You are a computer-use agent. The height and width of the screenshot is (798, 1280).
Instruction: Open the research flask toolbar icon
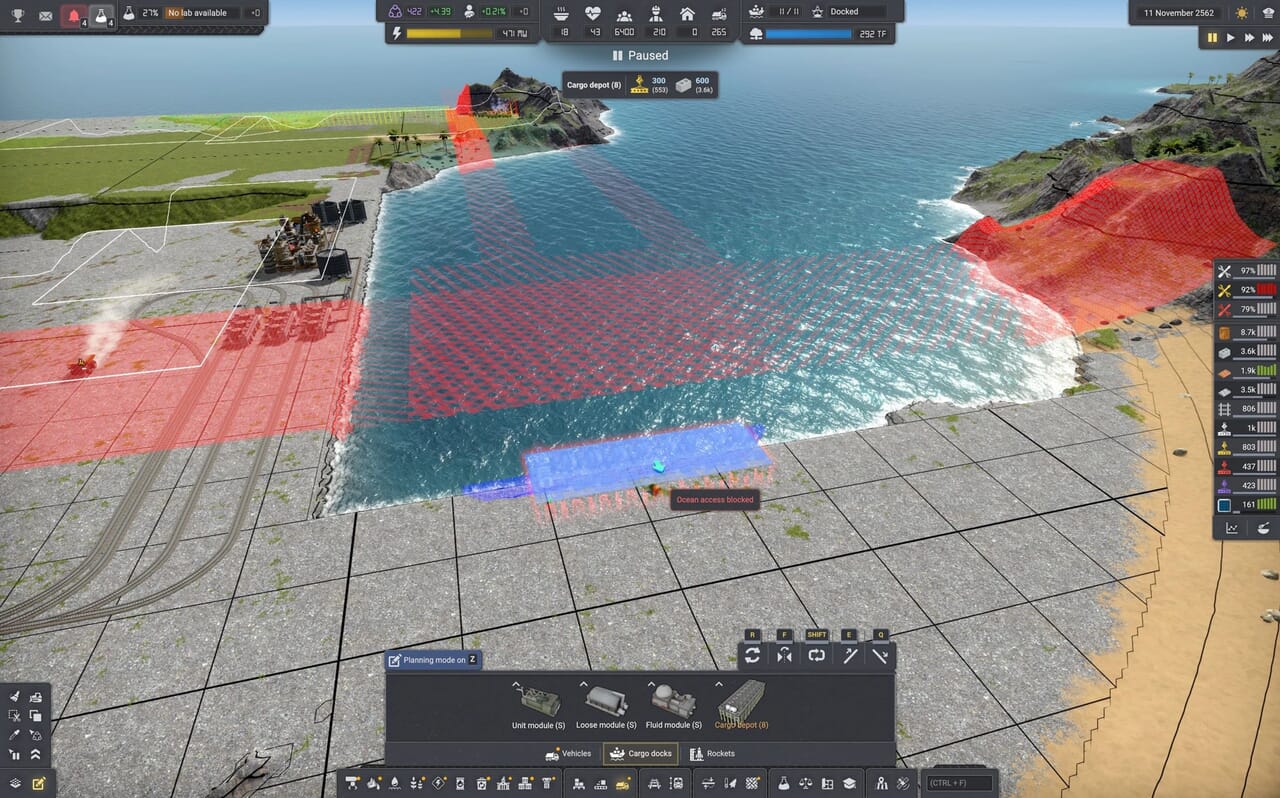[784, 783]
